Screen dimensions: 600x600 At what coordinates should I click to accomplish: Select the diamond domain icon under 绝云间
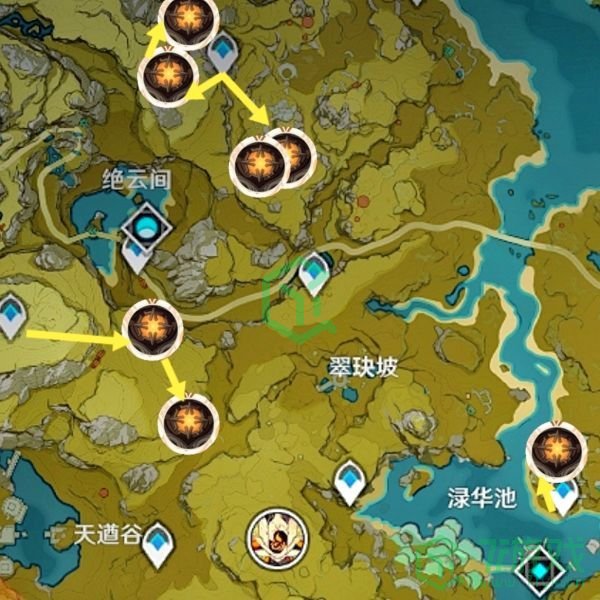click(147, 227)
